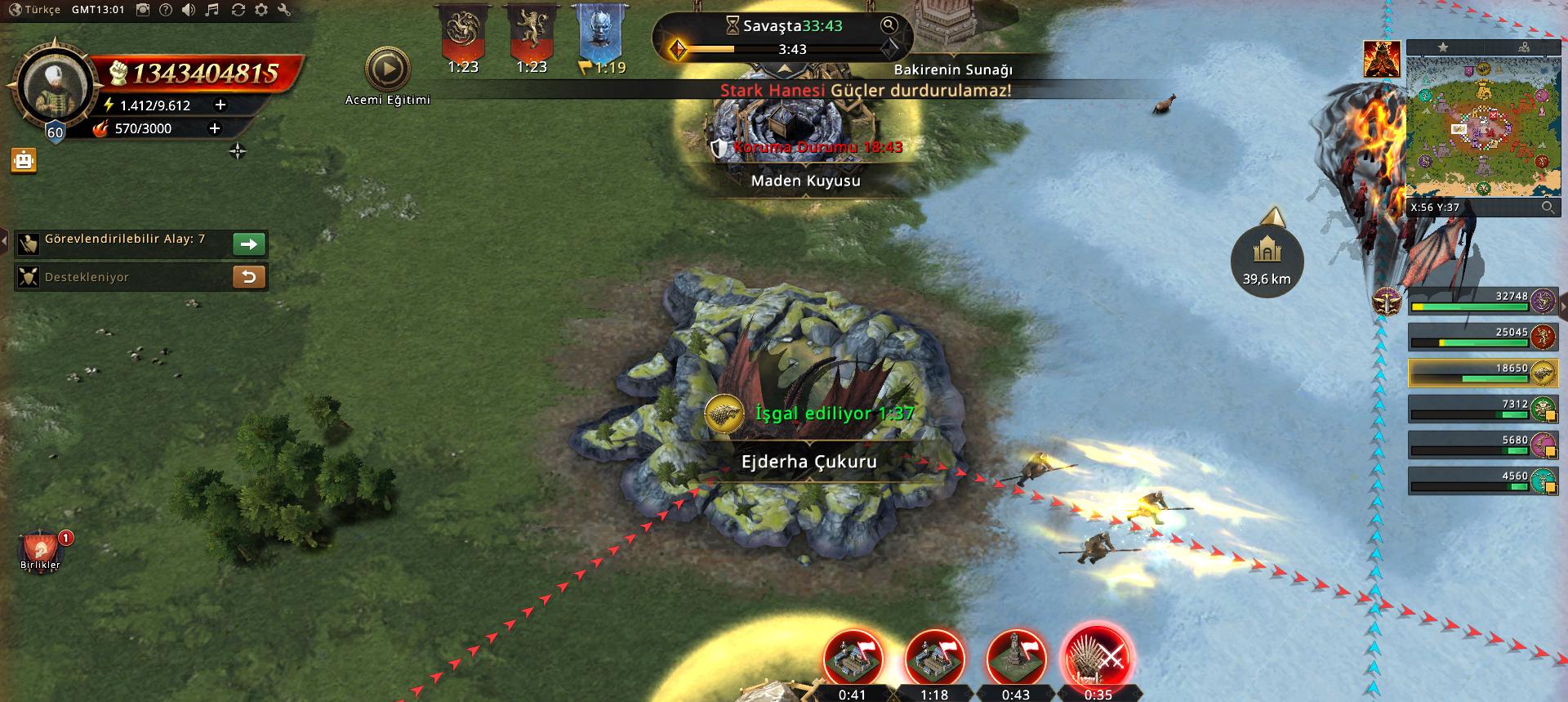Start Acemi Eğitimi training
Image resolution: width=1568 pixels, height=702 pixels.
pyautogui.click(x=387, y=69)
